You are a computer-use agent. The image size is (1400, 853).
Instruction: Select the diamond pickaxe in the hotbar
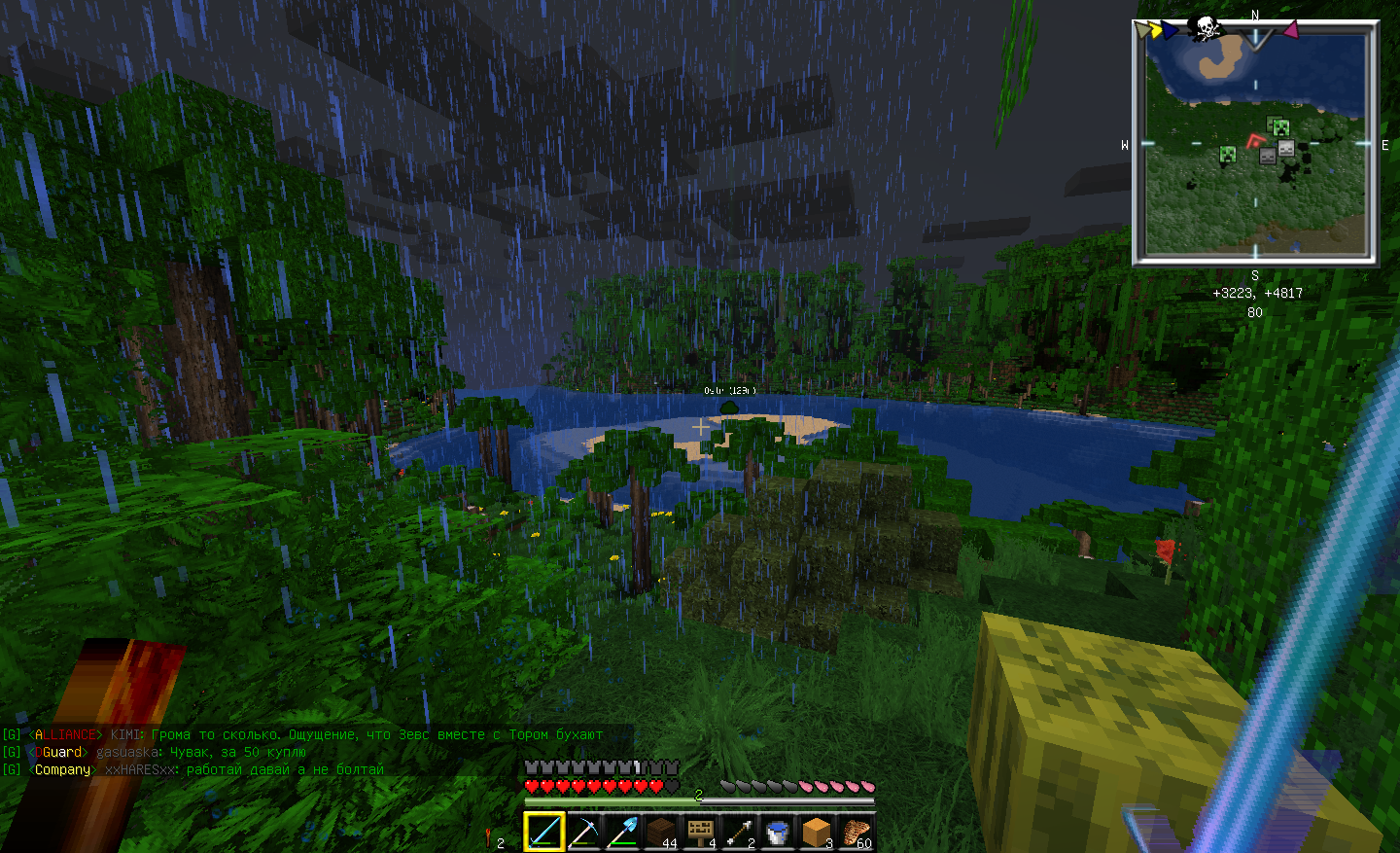[583, 832]
